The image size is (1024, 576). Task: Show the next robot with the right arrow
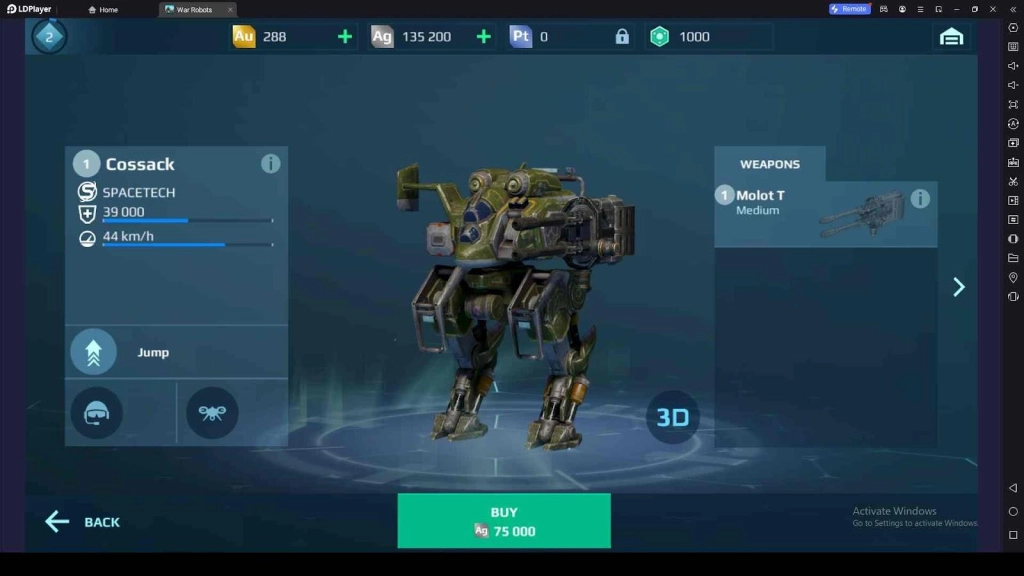click(x=958, y=288)
